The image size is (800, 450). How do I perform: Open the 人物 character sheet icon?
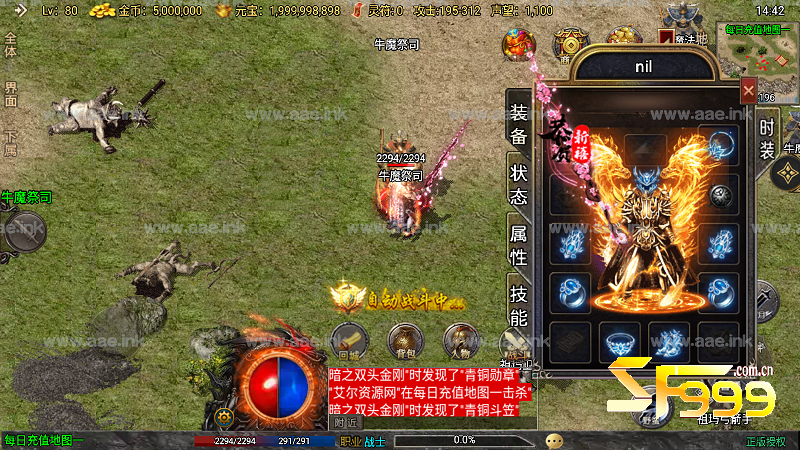(x=460, y=343)
